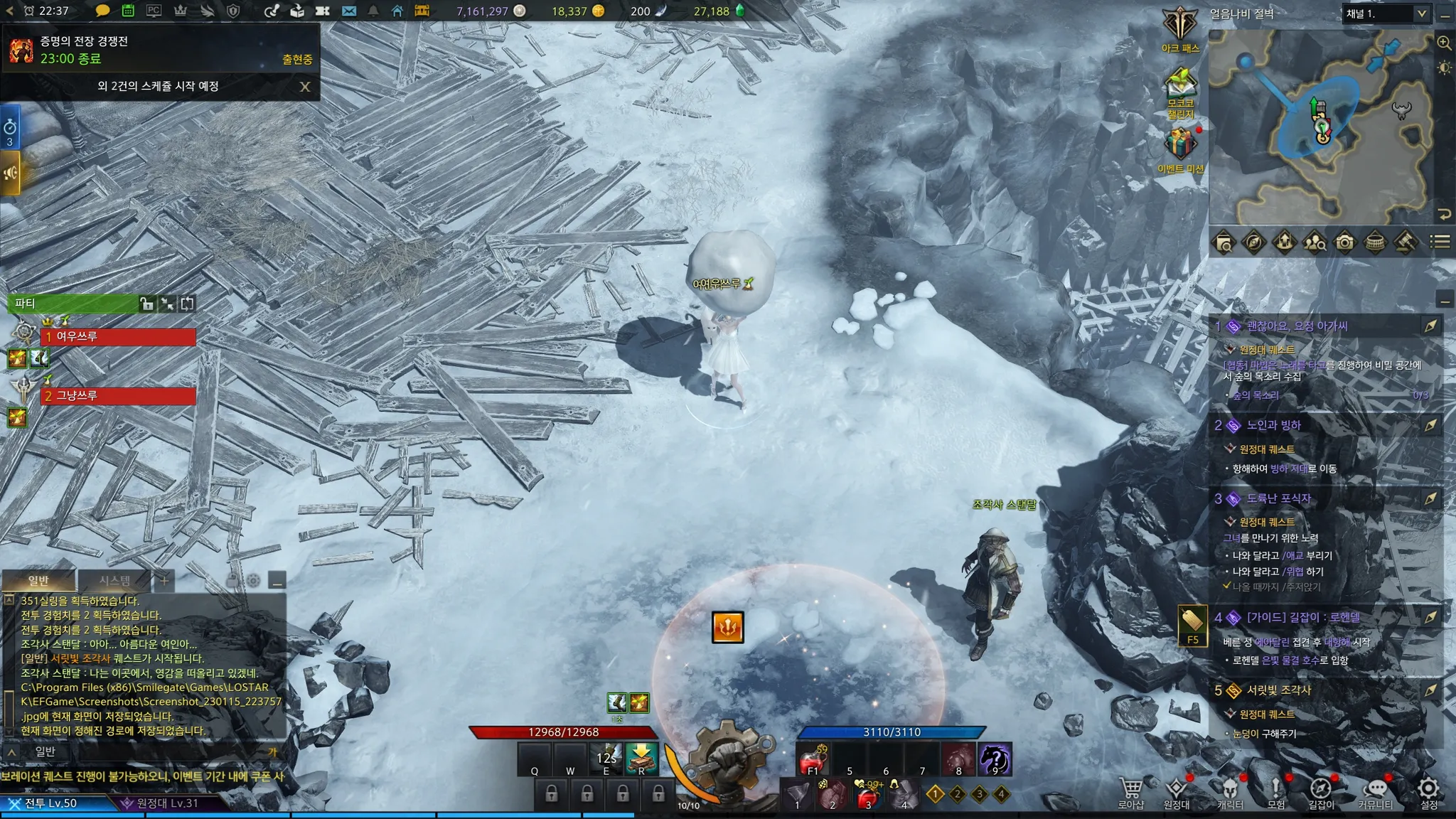
Task: Open the 설정 (Settings) gear menu
Action: click(1429, 792)
